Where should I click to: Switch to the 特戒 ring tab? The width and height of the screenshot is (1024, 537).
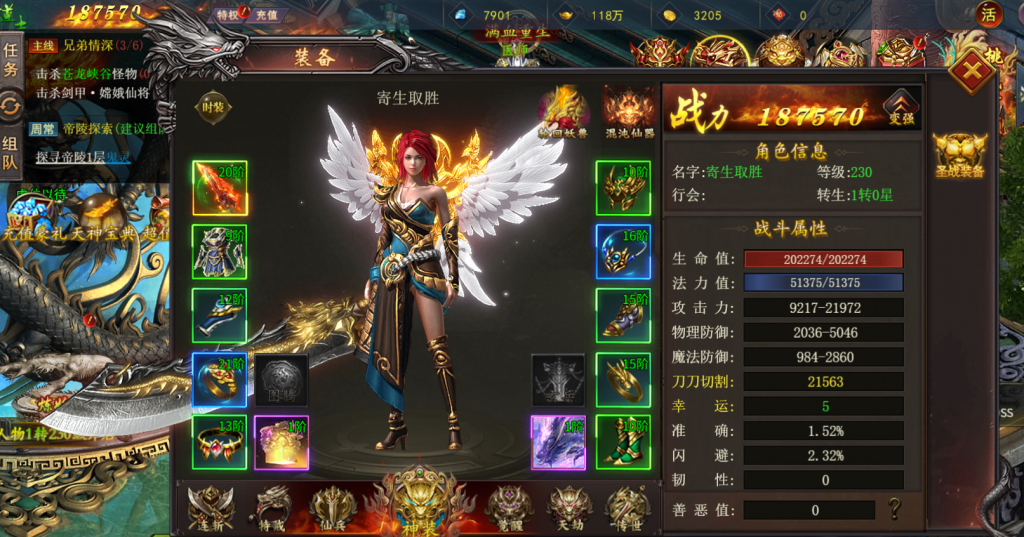(x=271, y=506)
